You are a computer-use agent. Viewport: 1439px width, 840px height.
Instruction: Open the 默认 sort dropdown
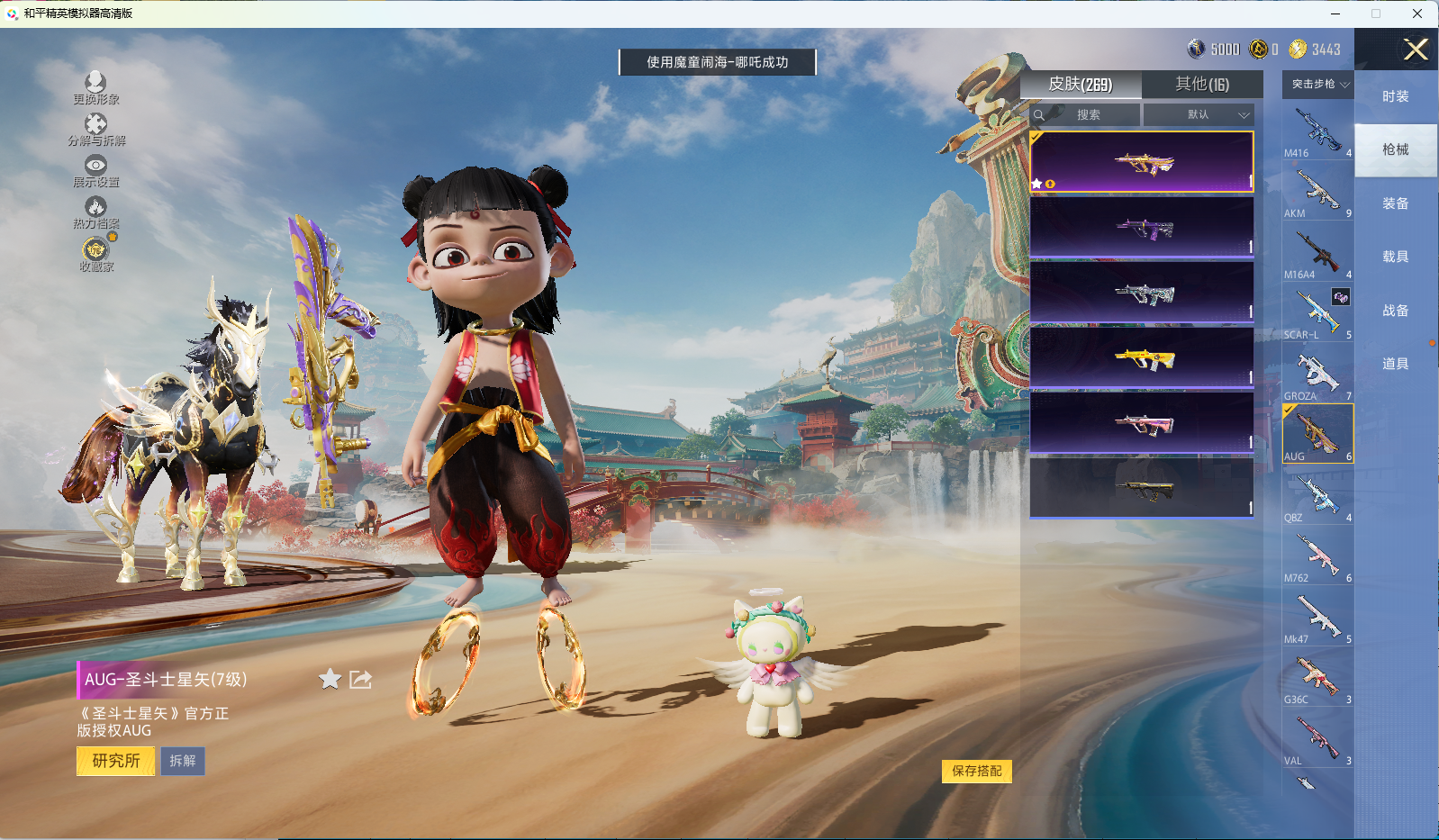1199,115
